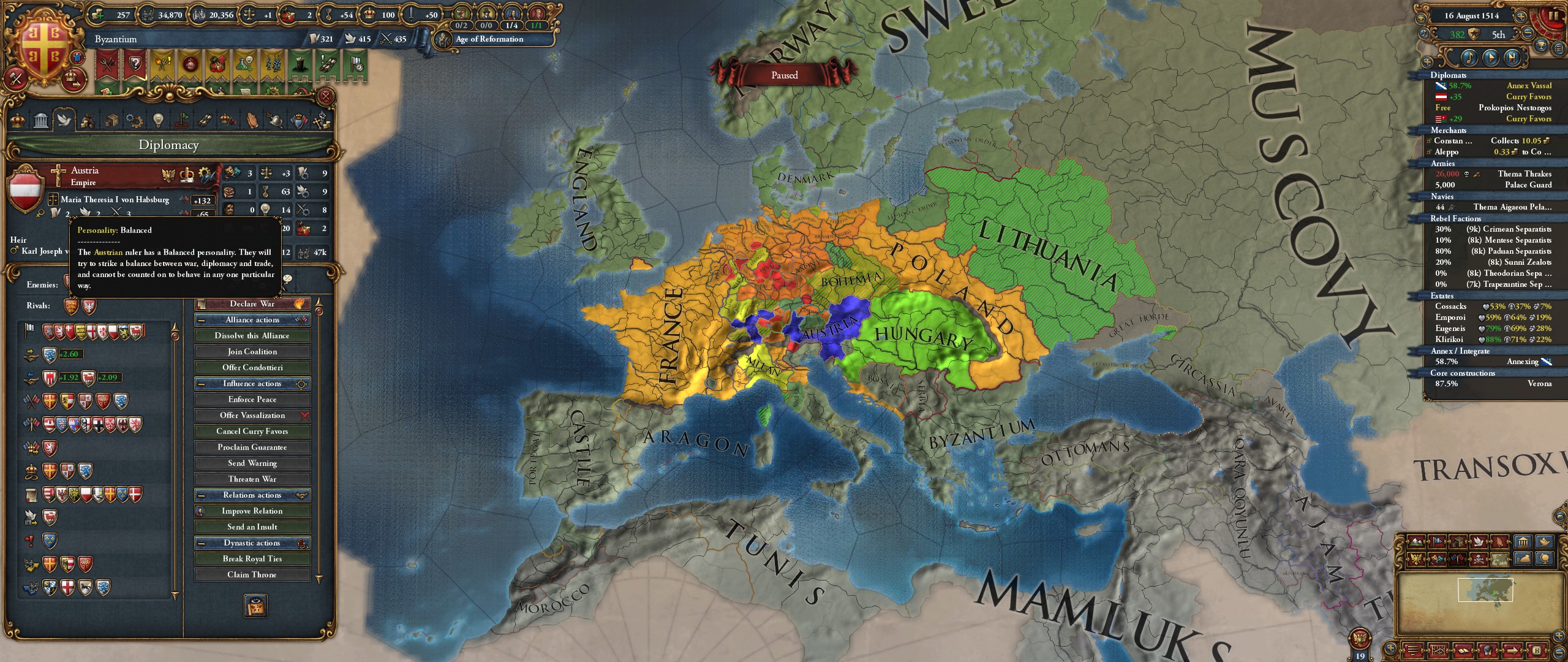Open the Military panel helmet icon
1568x662 pixels.
tap(274, 121)
